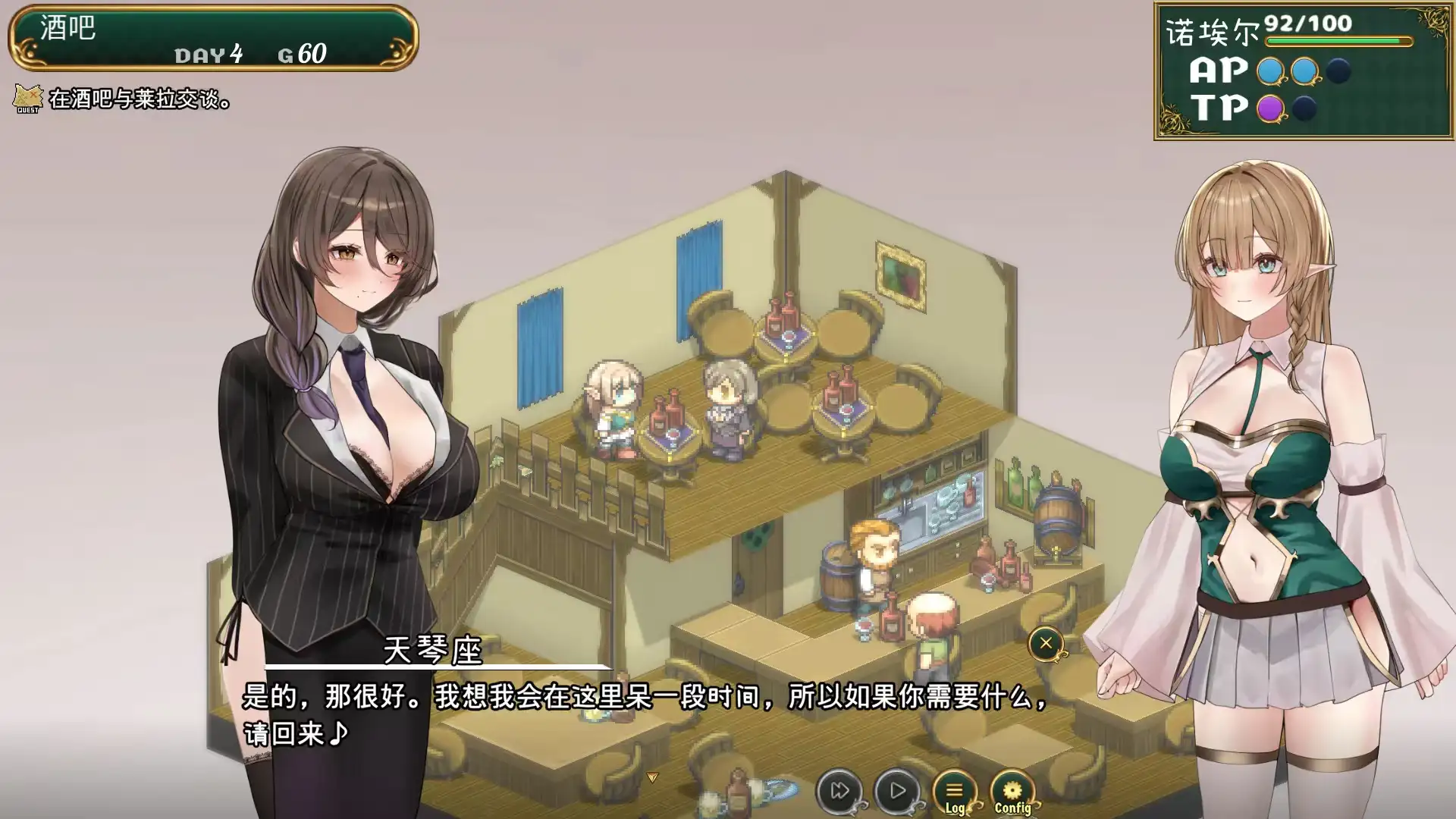The width and height of the screenshot is (1456, 819).
Task: Hide the dialogue box with the X button
Action: click(x=1046, y=644)
